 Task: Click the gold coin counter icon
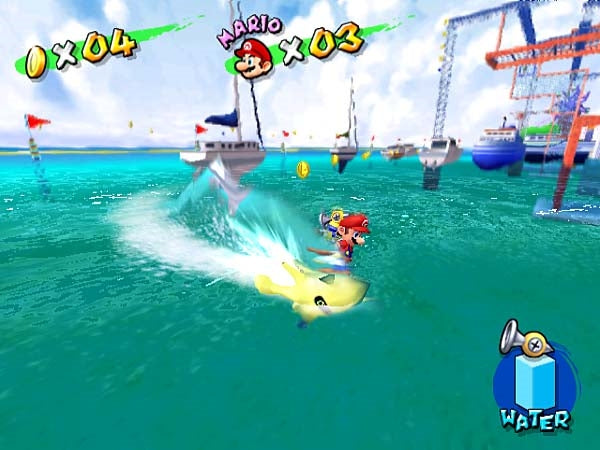(36, 62)
